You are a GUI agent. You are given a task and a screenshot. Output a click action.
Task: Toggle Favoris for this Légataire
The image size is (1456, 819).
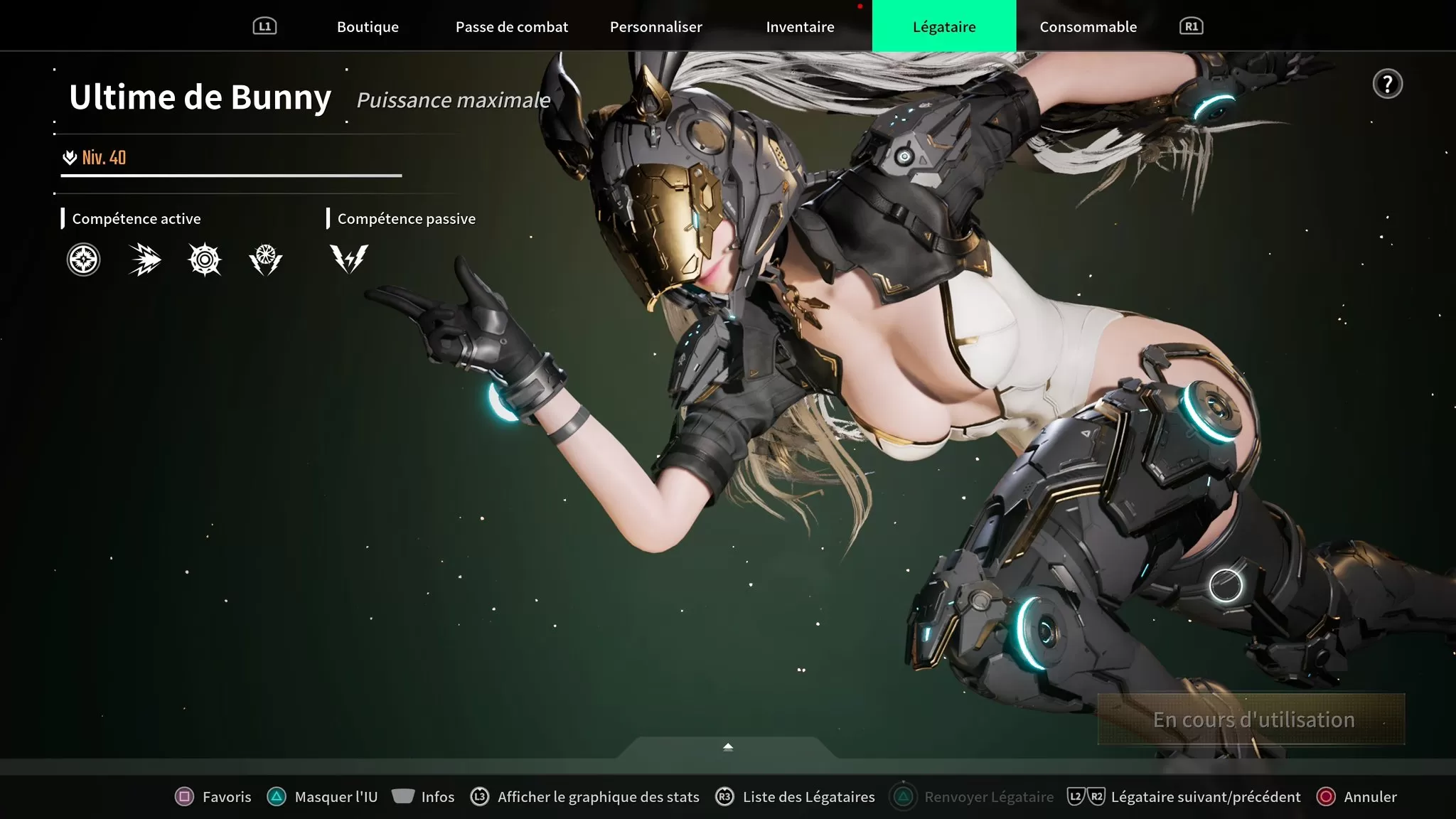[x=213, y=797]
